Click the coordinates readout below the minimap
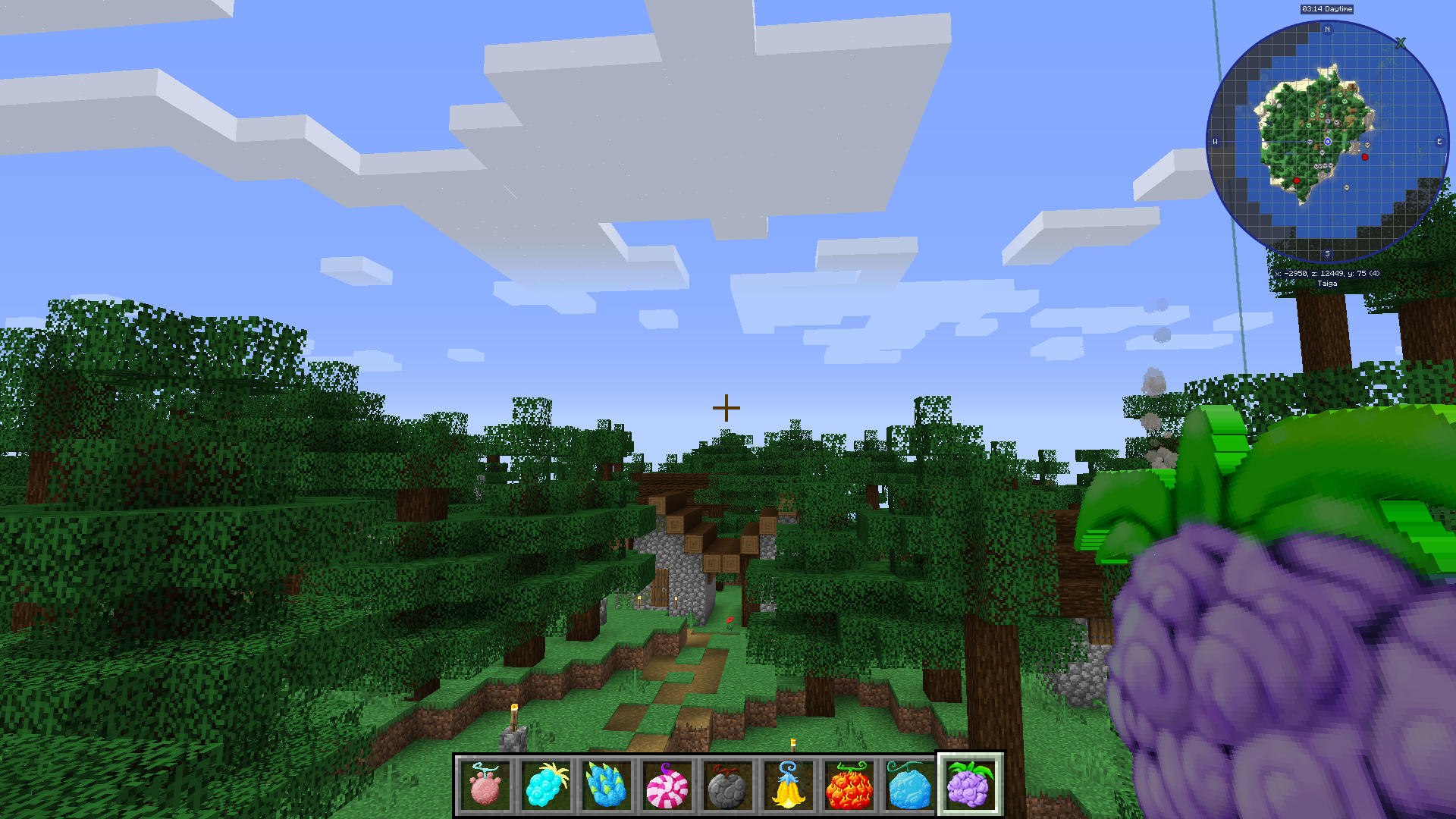 tap(1327, 272)
